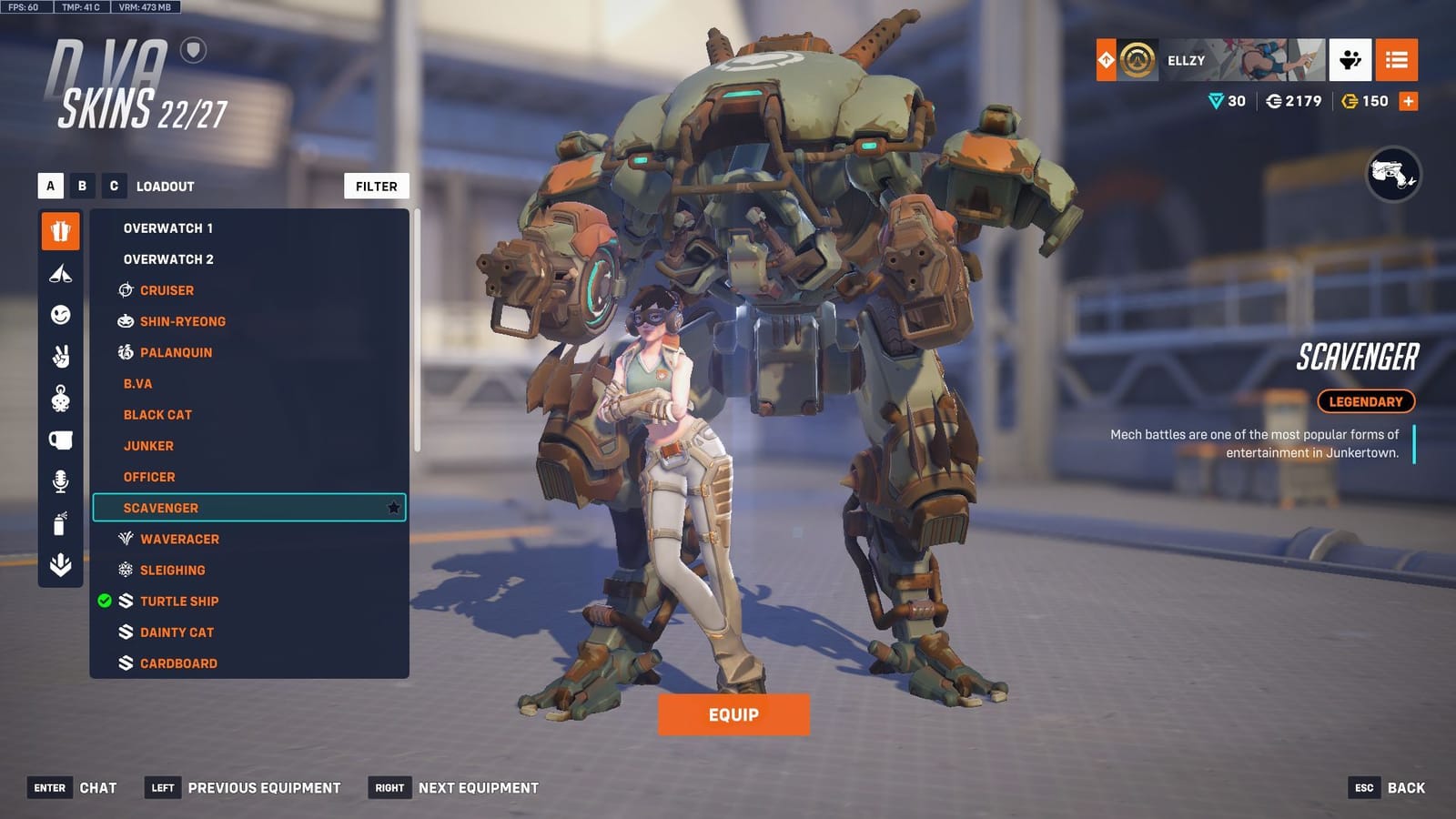Switch to loadout slot C
The width and height of the screenshot is (1456, 819).
[x=116, y=186]
